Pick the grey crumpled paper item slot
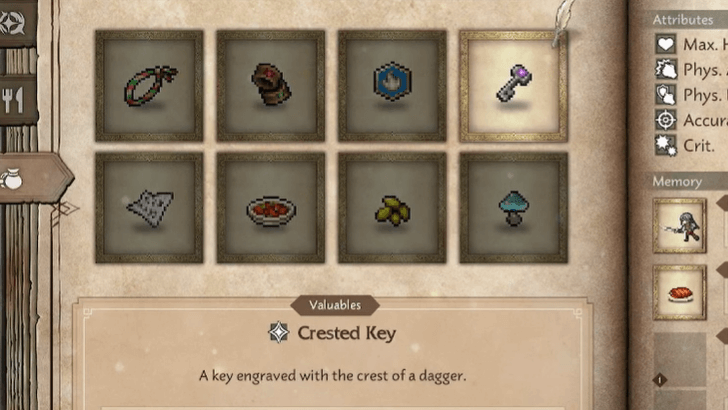Screen dimensions: 728x410 [149, 207]
